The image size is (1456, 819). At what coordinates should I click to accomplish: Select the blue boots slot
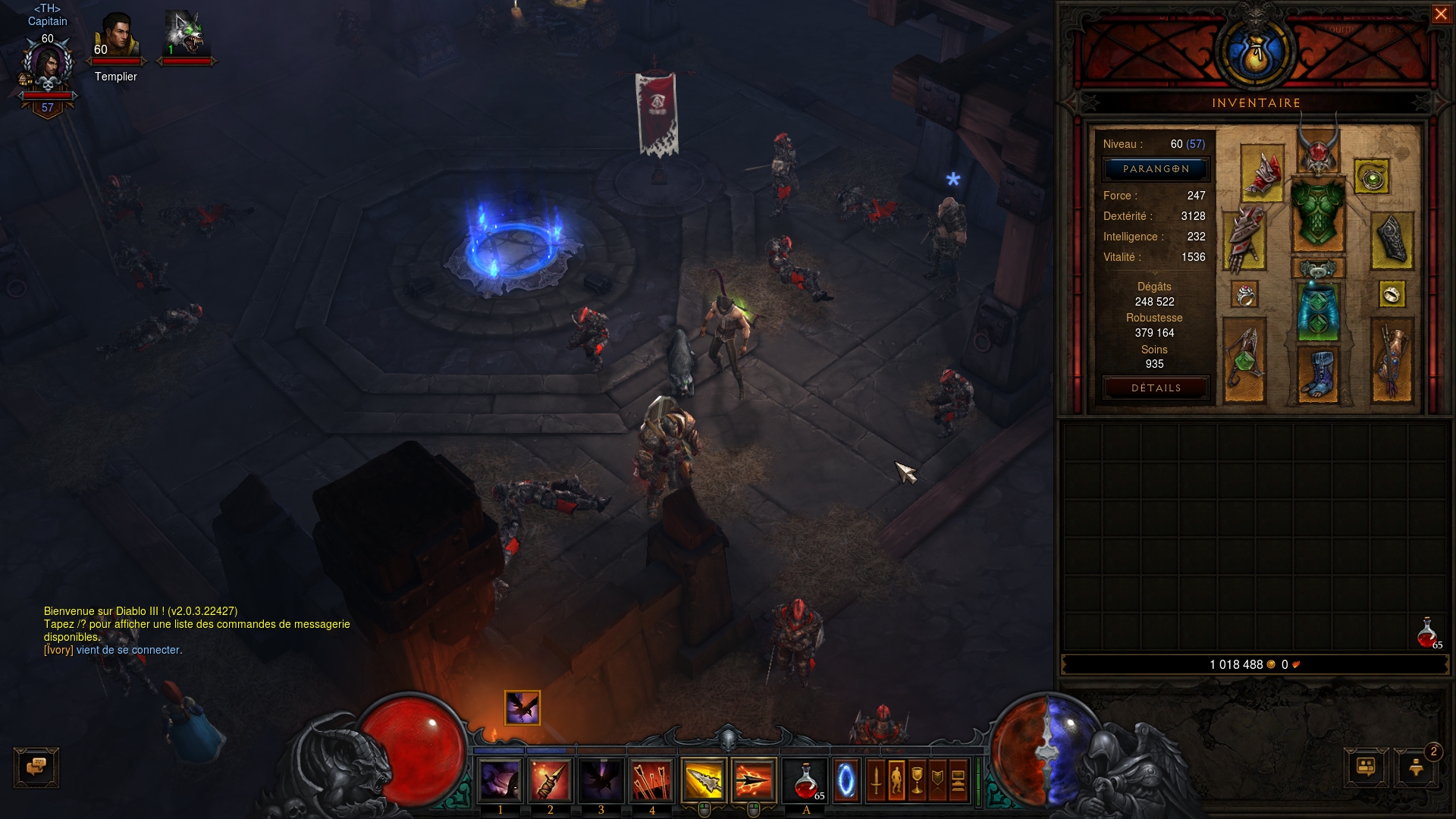point(1318,374)
